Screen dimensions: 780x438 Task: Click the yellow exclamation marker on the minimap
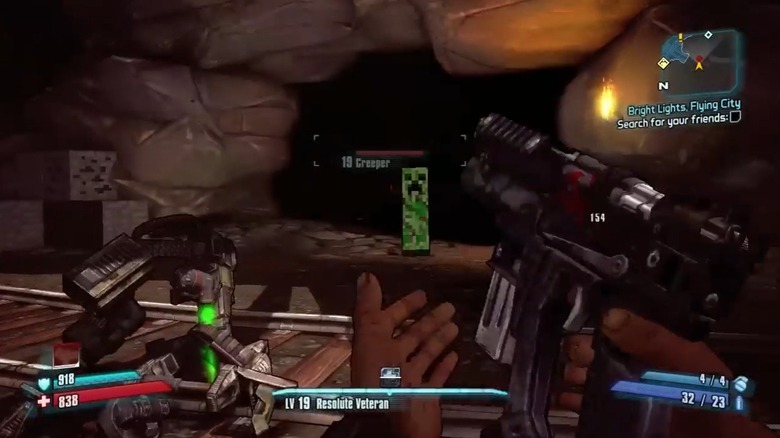click(680, 37)
